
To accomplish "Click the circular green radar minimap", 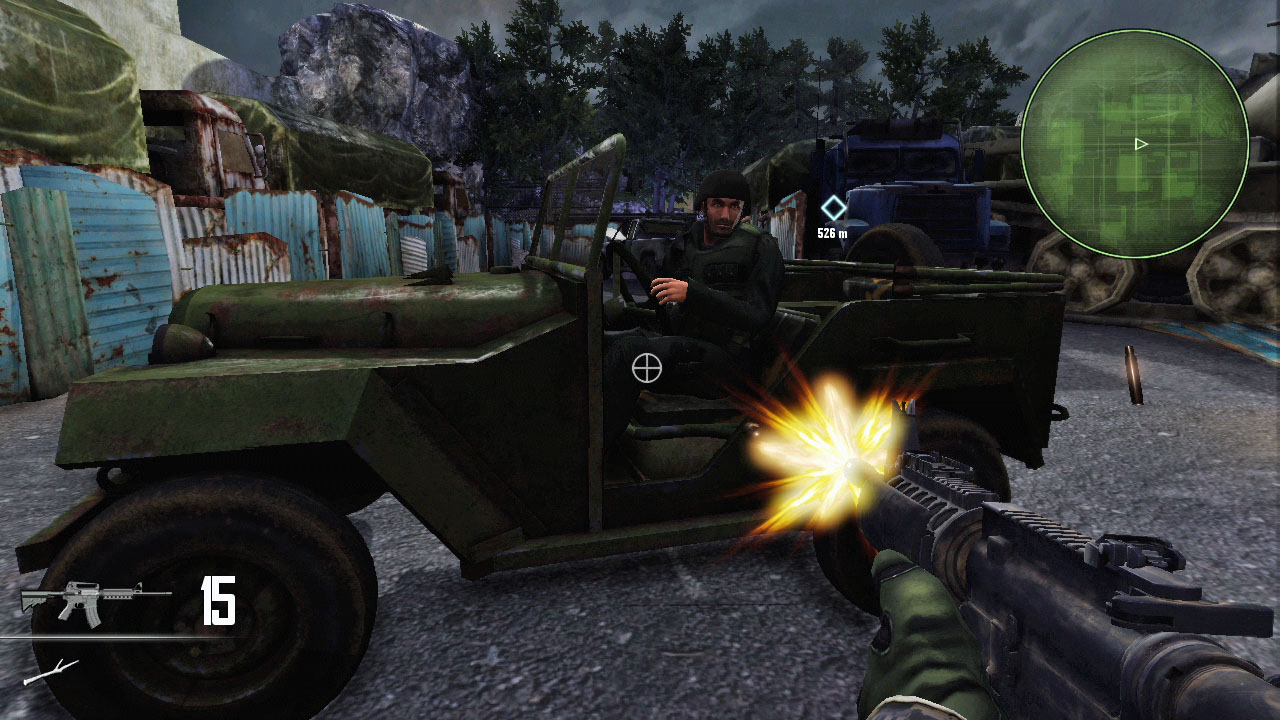I will pos(1134,143).
